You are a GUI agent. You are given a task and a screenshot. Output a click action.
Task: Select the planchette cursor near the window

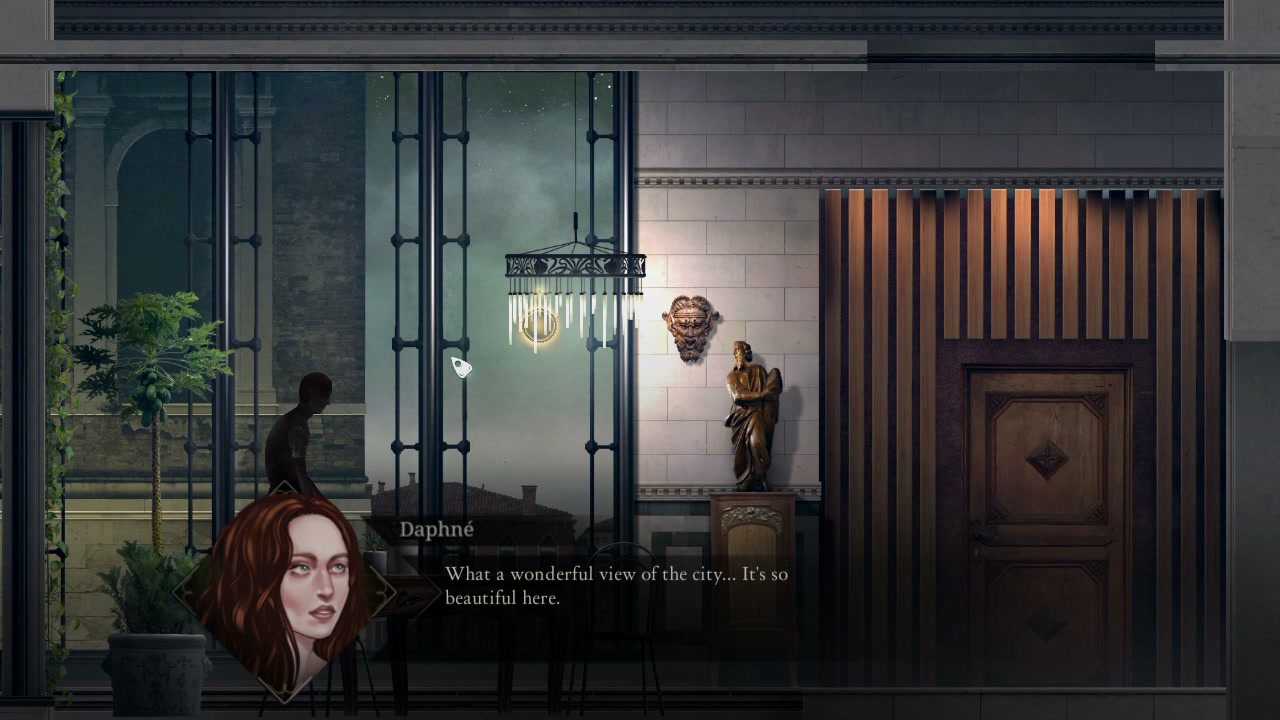coord(460,367)
